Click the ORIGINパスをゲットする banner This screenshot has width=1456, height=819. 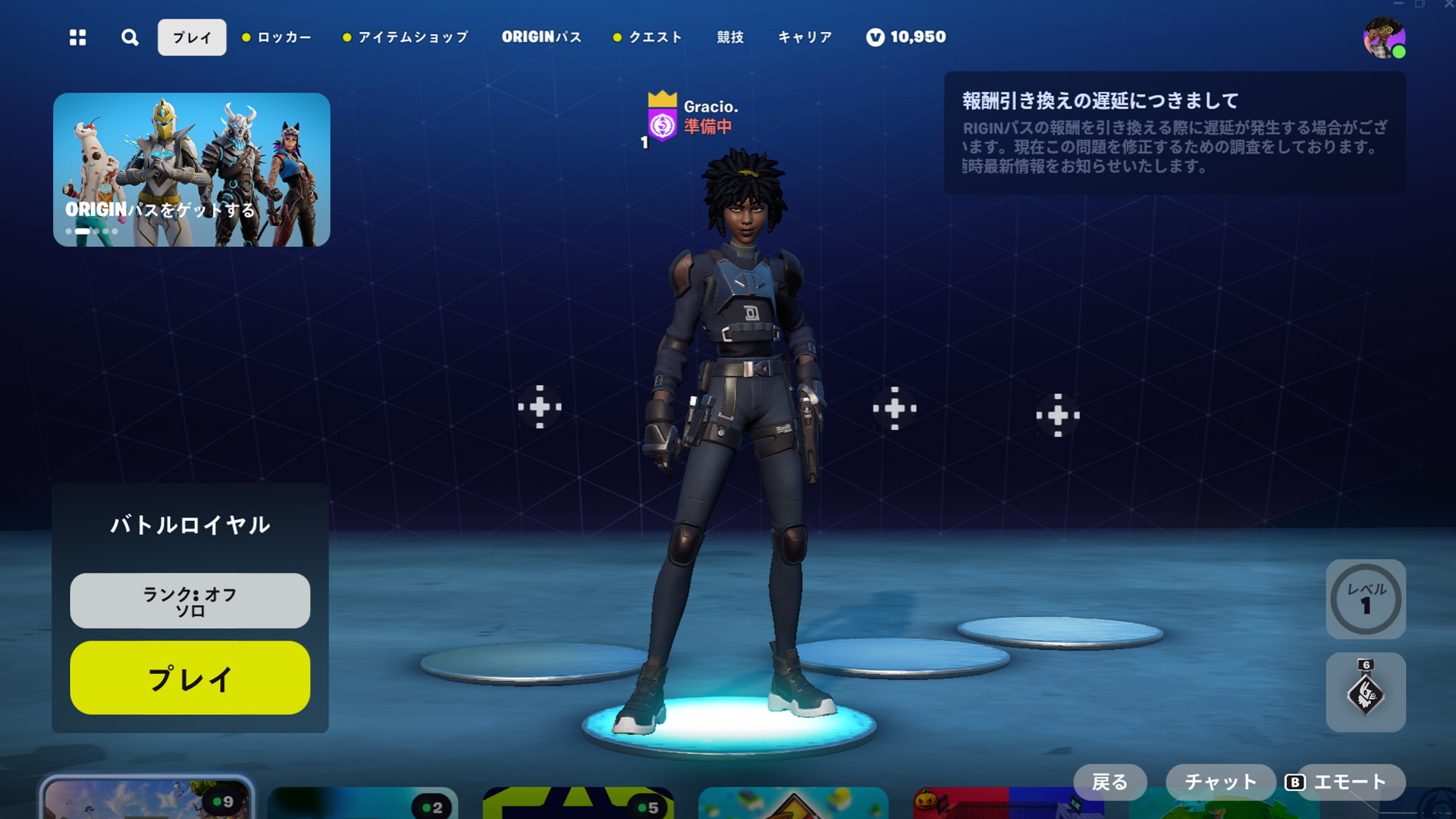click(191, 171)
